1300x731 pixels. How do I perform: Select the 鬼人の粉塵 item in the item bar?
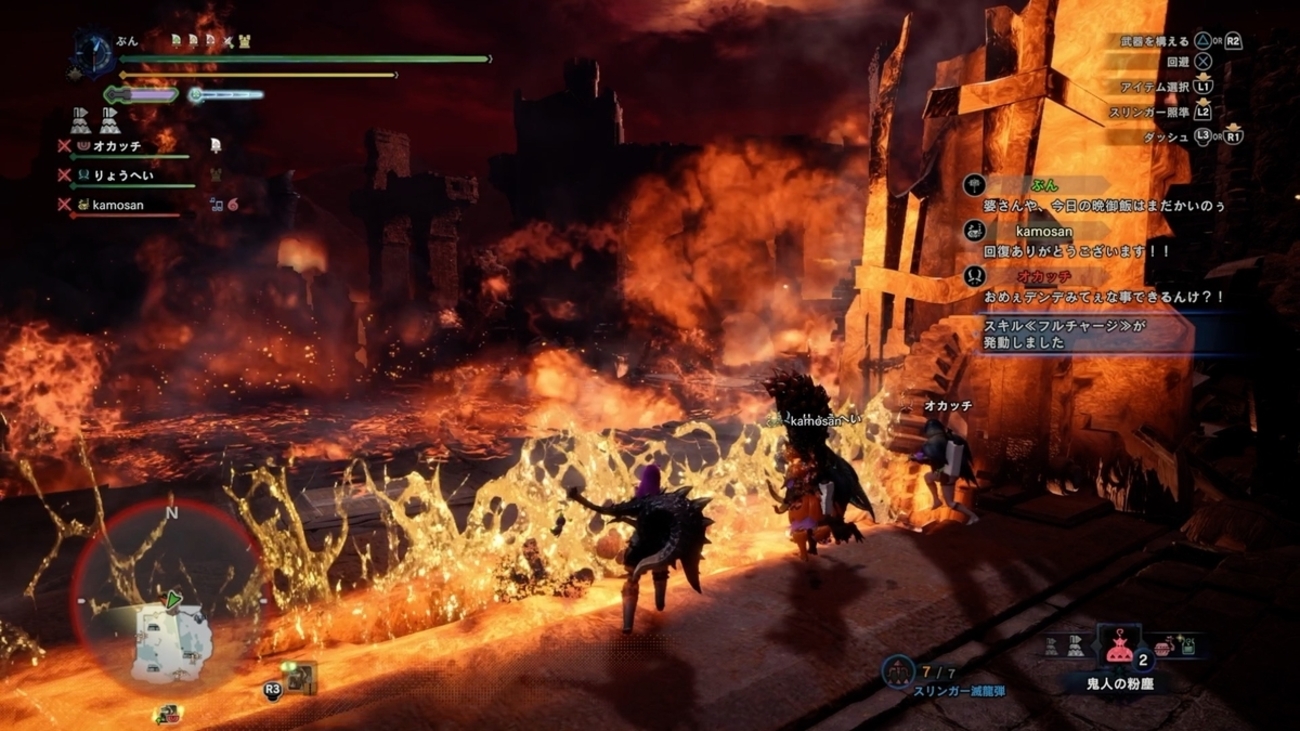click(x=1118, y=650)
